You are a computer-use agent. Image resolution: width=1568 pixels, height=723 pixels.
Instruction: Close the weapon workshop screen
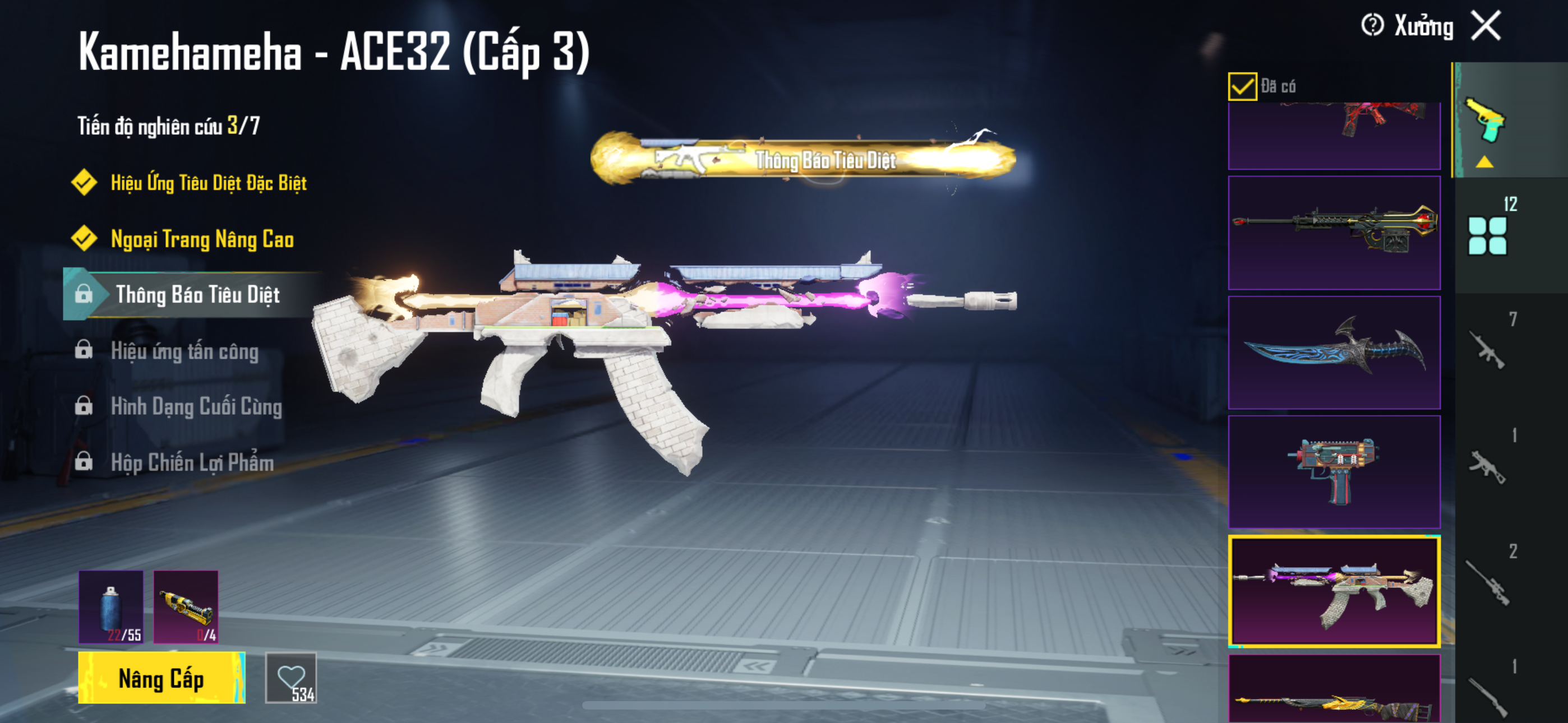pyautogui.click(x=1486, y=26)
